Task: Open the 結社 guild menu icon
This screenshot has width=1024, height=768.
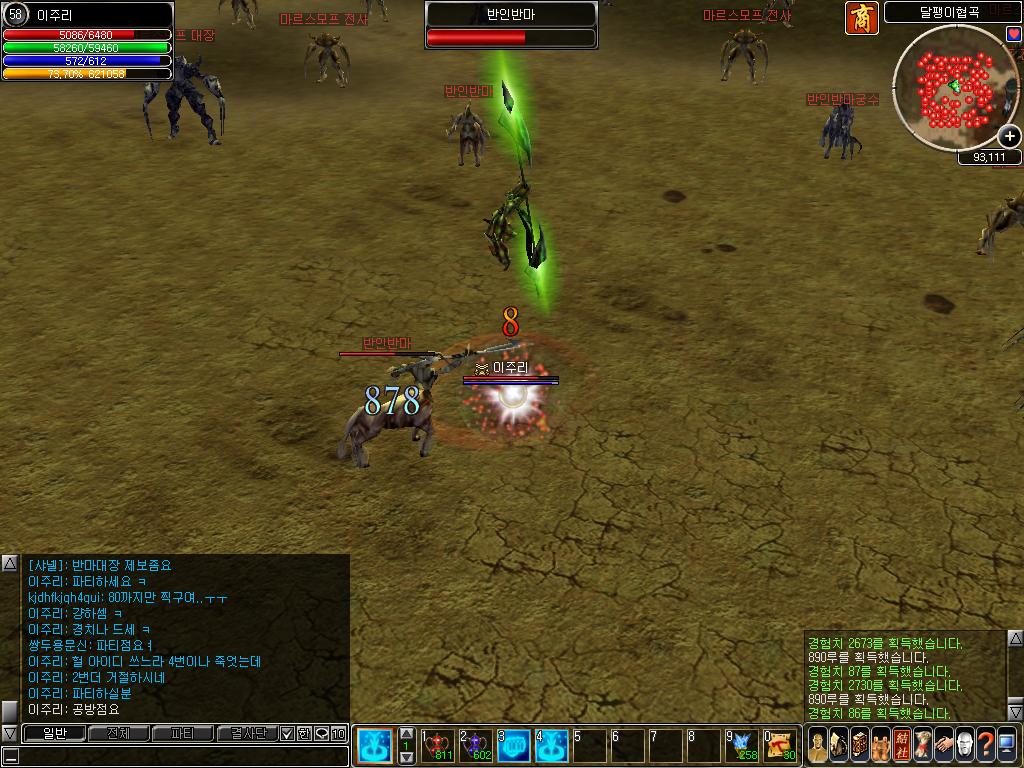Action: pyautogui.click(x=900, y=745)
